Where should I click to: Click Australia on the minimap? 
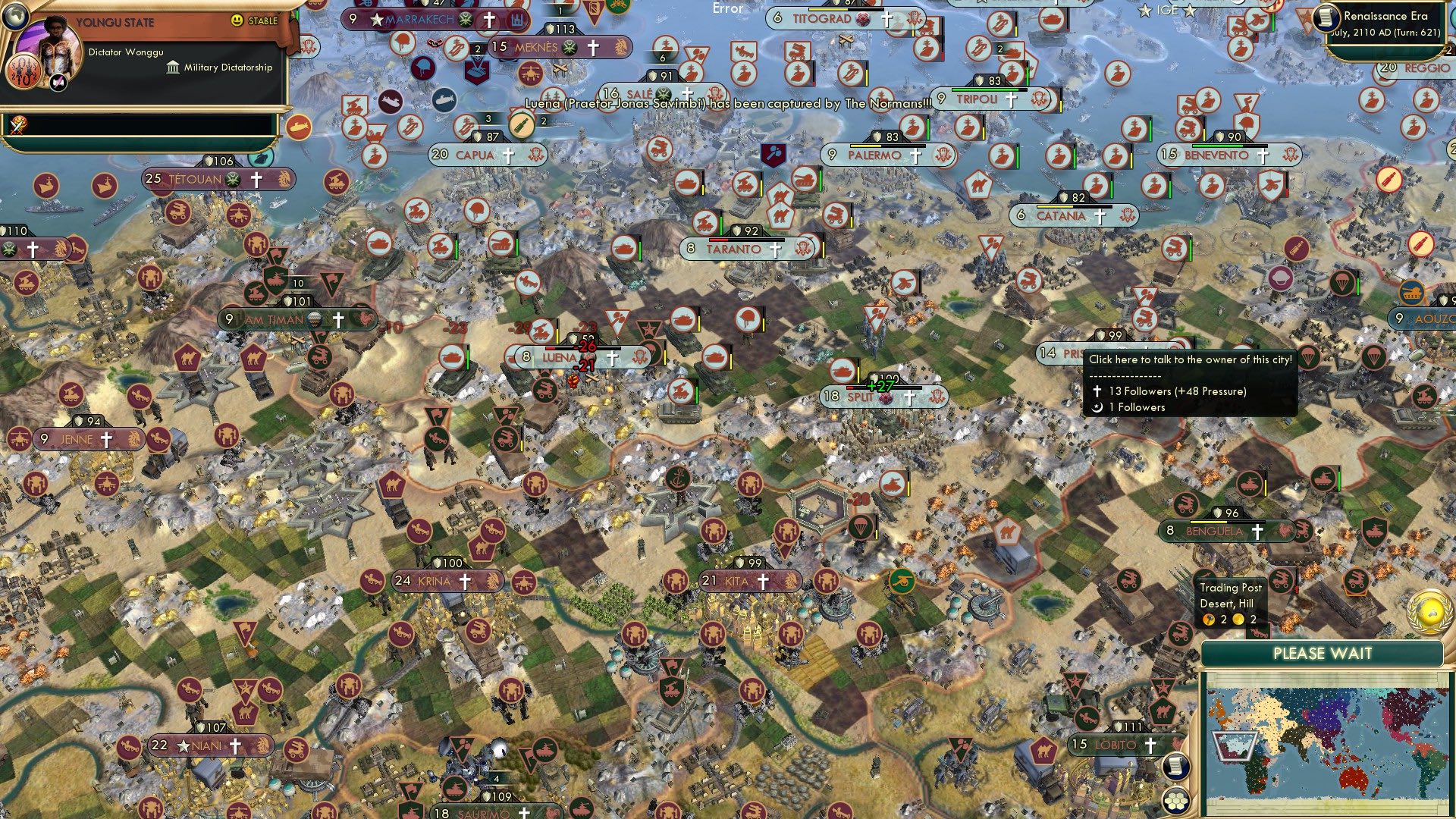[1354, 777]
